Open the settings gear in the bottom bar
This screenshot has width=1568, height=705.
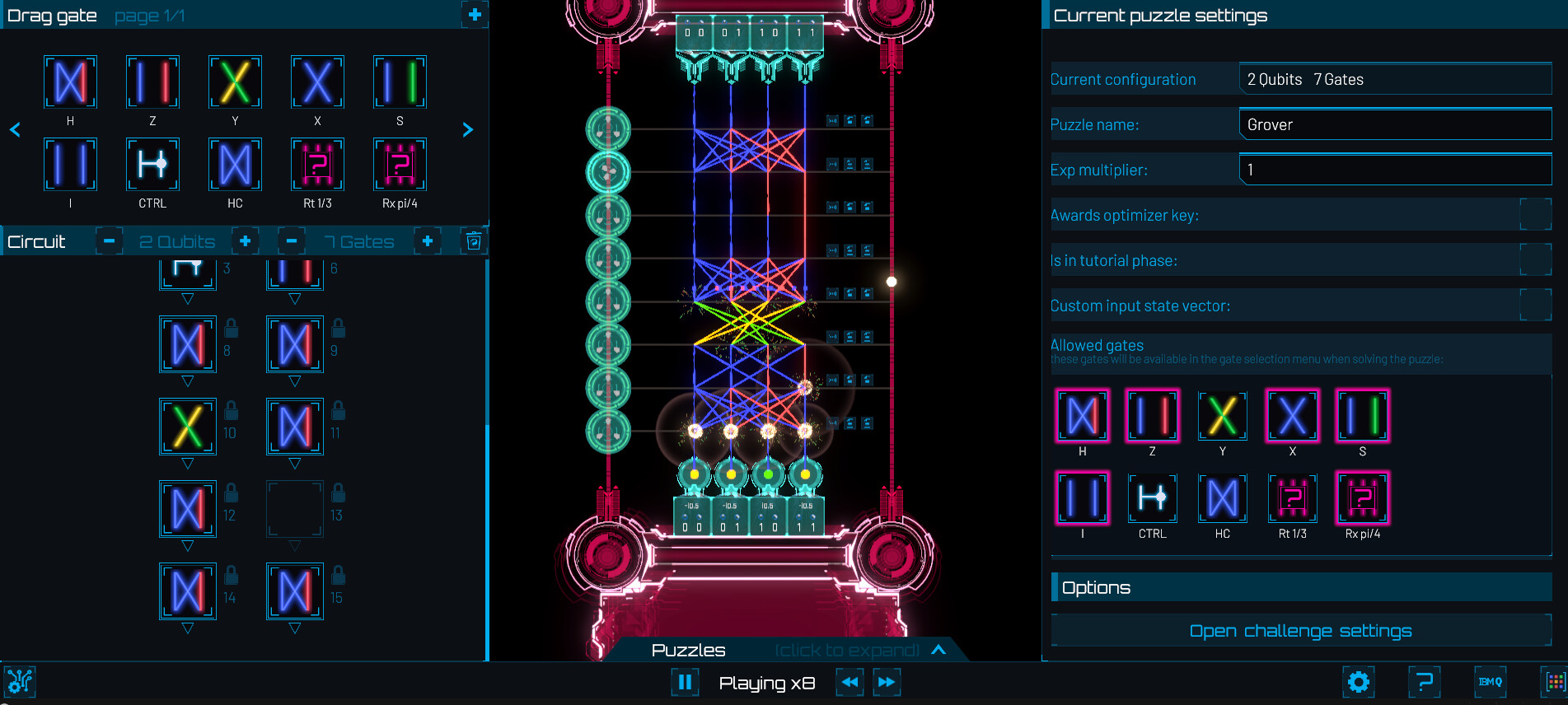[x=1358, y=682]
